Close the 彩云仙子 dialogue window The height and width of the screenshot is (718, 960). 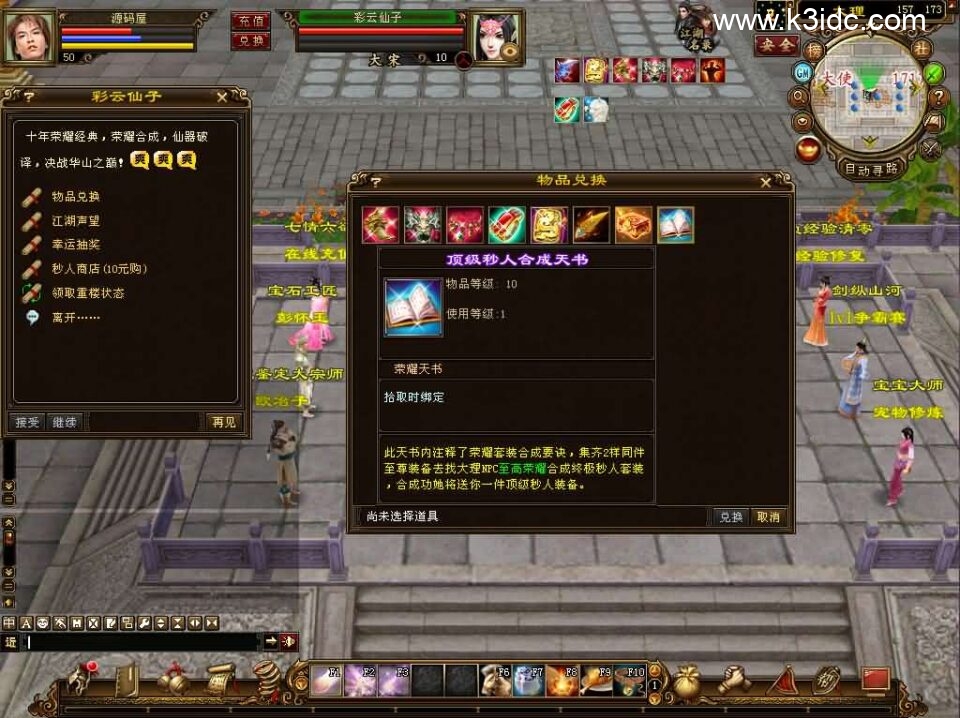(x=222, y=97)
